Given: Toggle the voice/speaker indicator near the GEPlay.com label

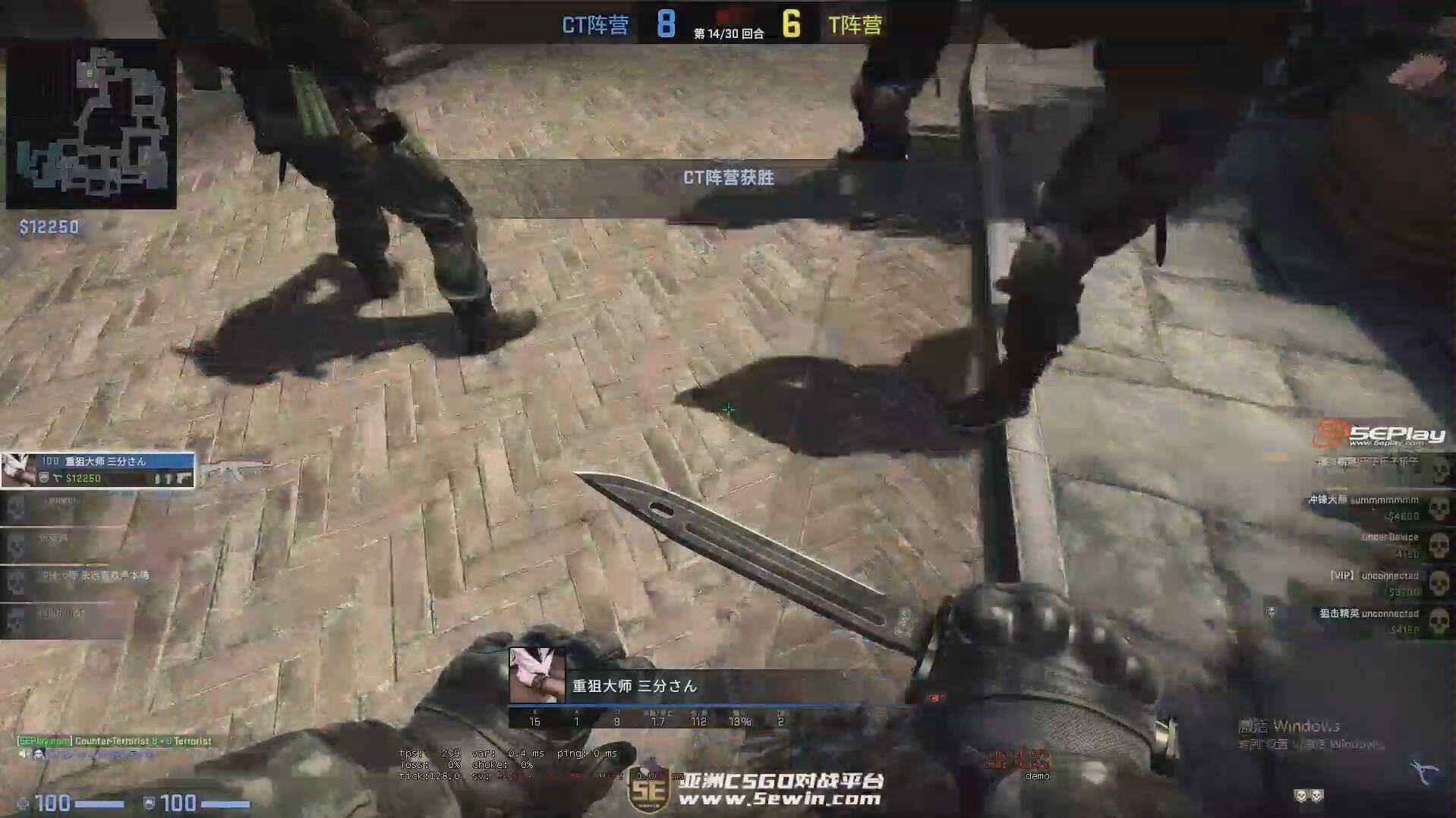Looking at the screenshot, I should (x=20, y=754).
